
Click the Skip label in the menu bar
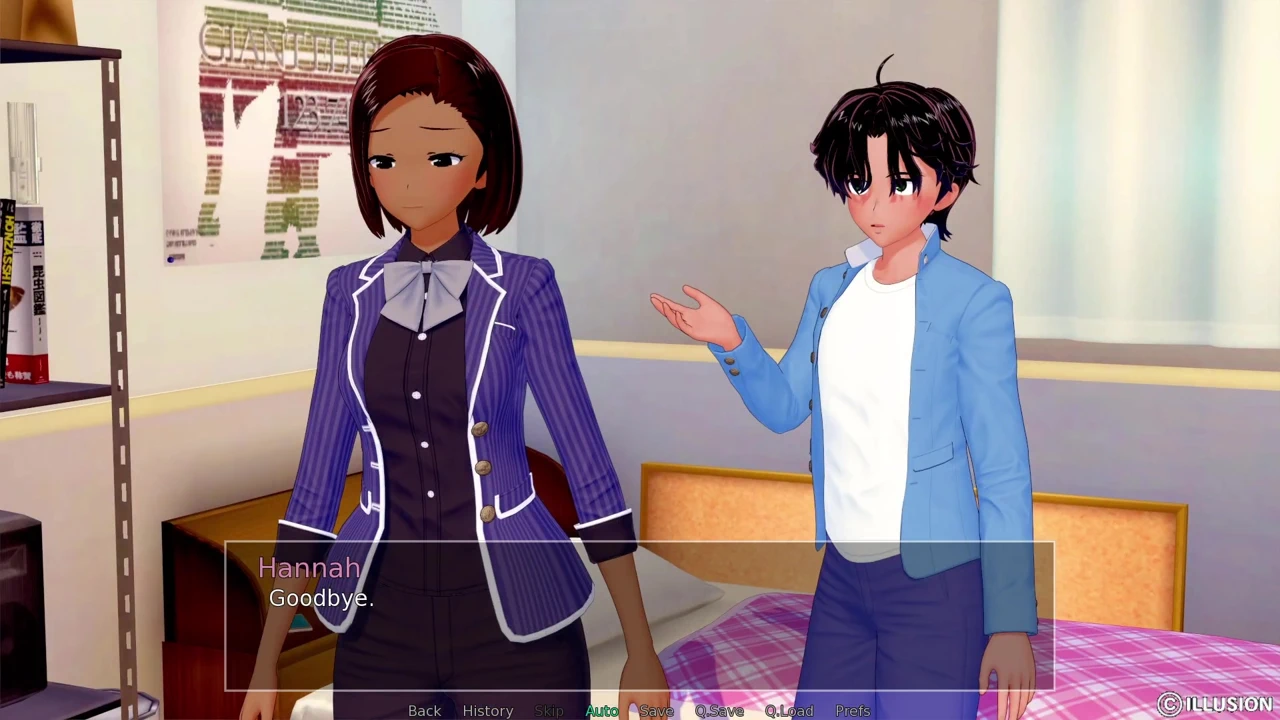coord(548,710)
